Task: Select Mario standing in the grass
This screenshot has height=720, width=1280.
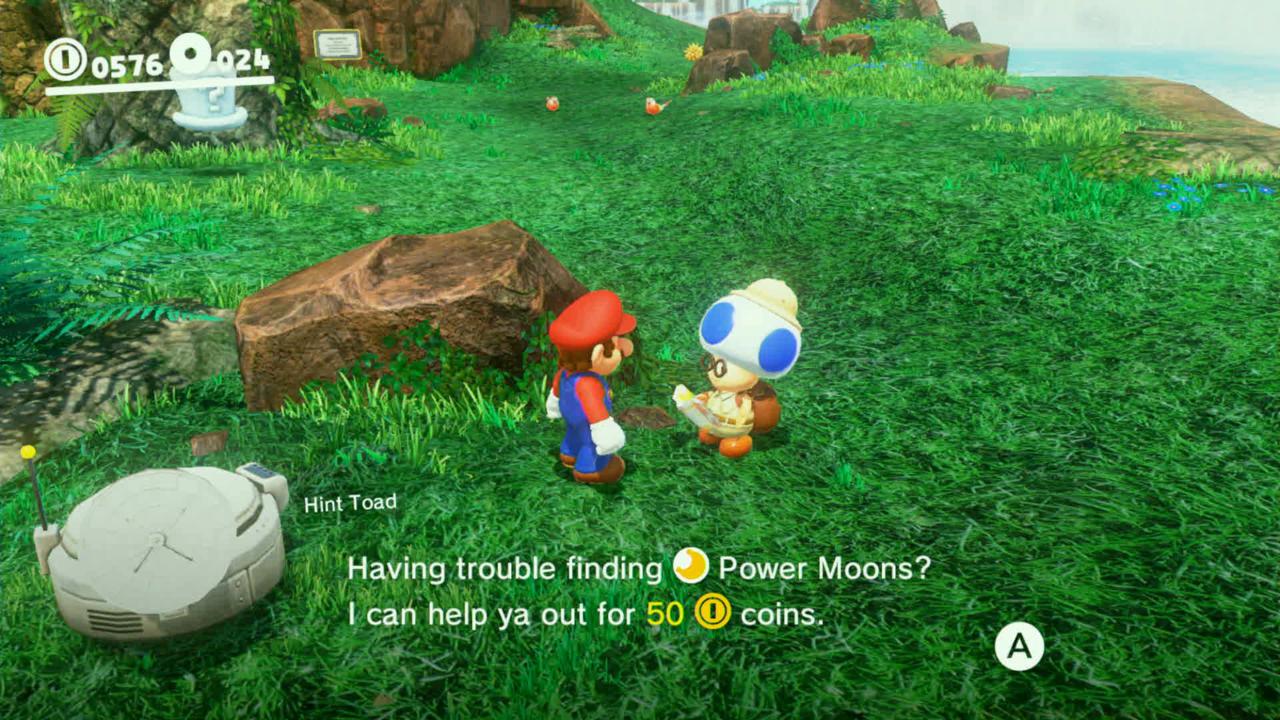Action: [x=590, y=390]
